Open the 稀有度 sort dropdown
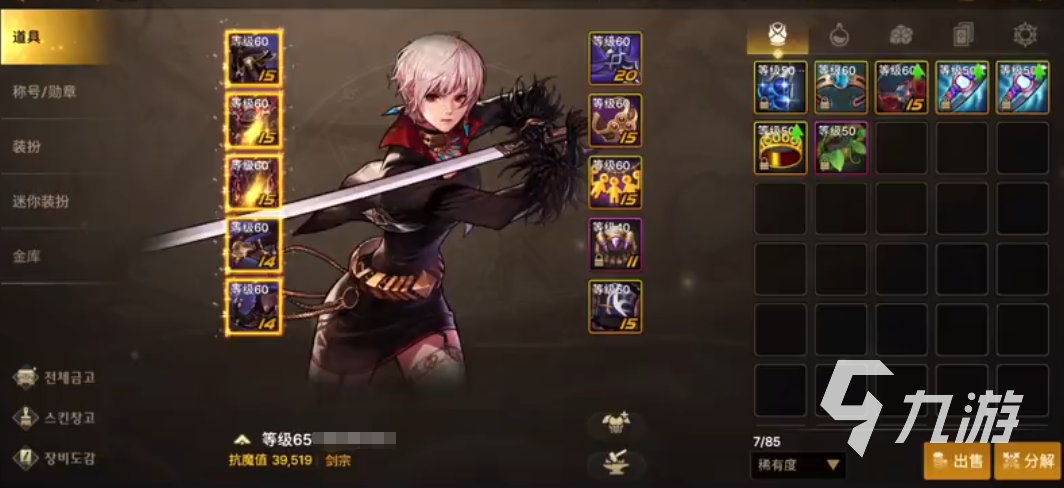The width and height of the screenshot is (1064, 488). pyautogui.click(x=798, y=465)
